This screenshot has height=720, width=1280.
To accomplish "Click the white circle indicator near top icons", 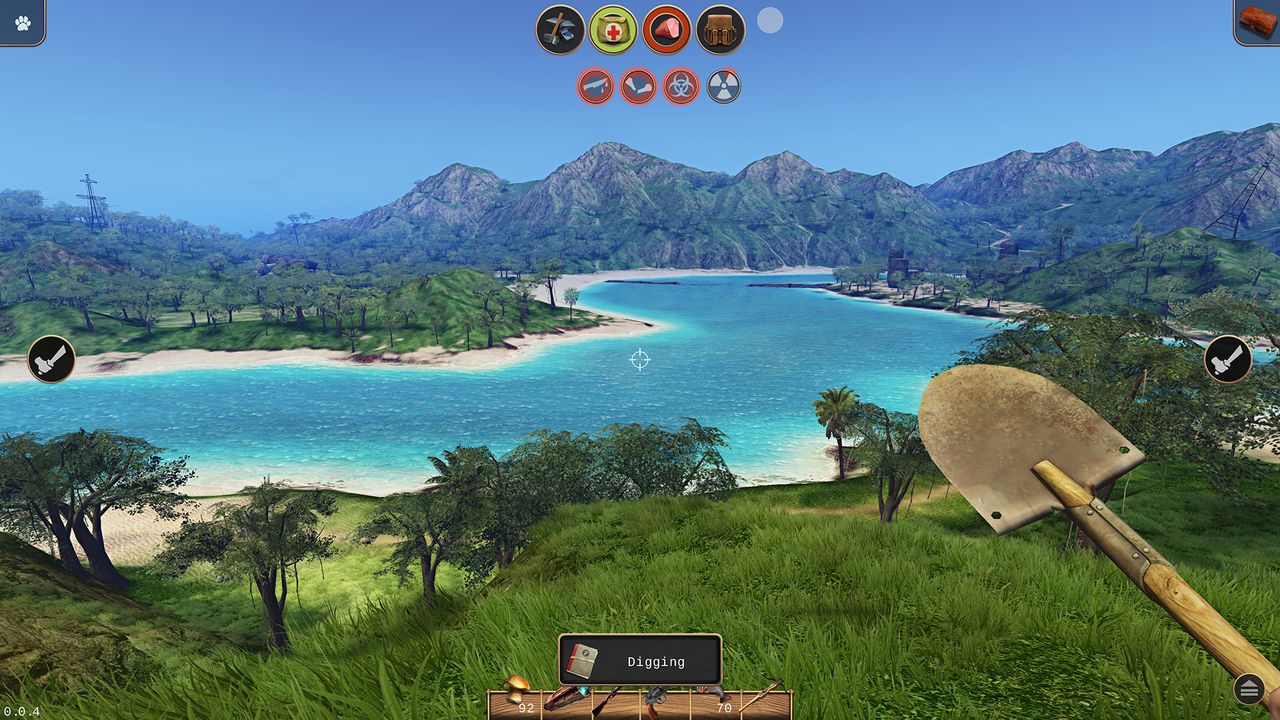I will [769, 21].
